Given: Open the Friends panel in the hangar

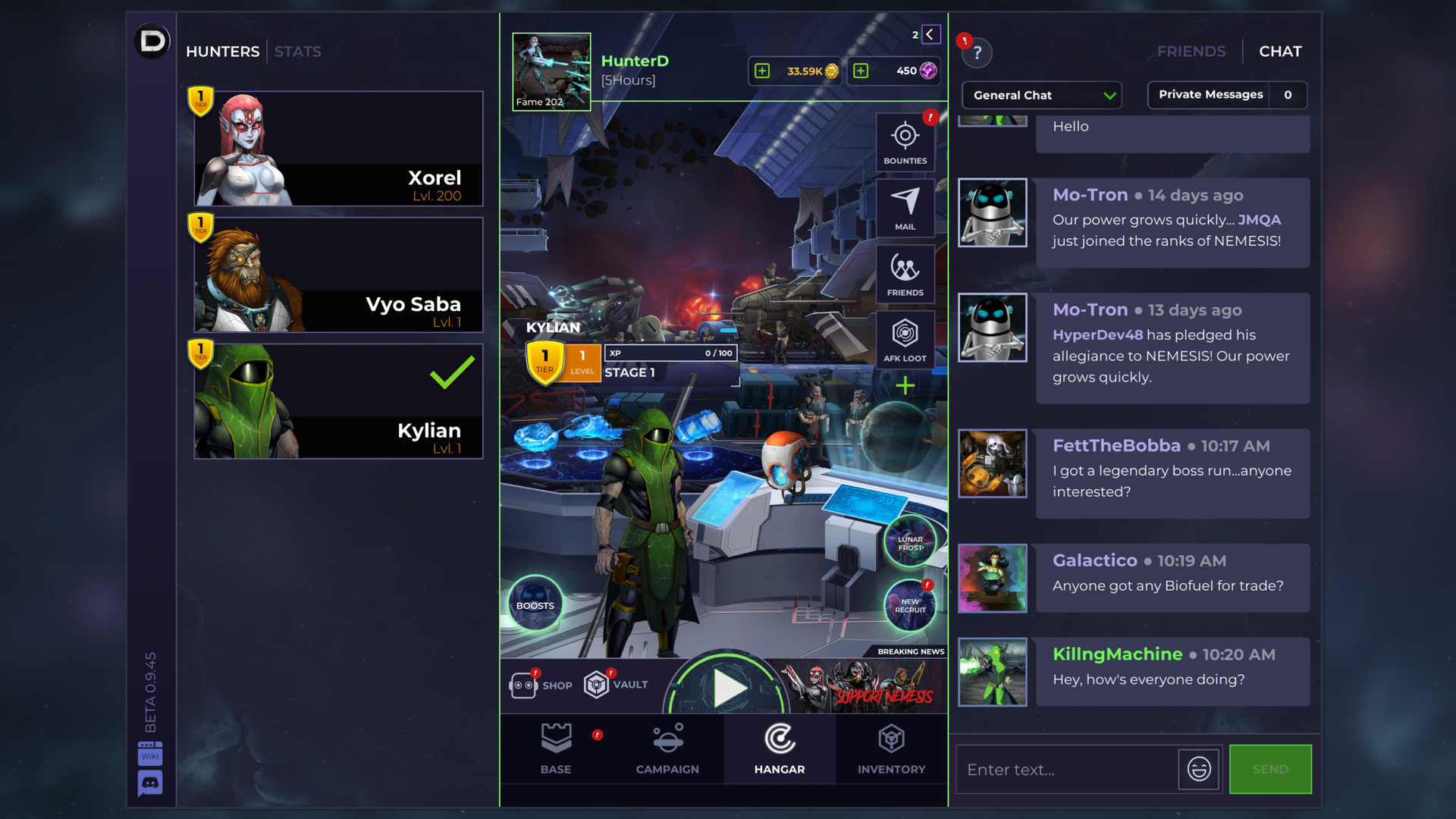Looking at the screenshot, I should click(905, 274).
